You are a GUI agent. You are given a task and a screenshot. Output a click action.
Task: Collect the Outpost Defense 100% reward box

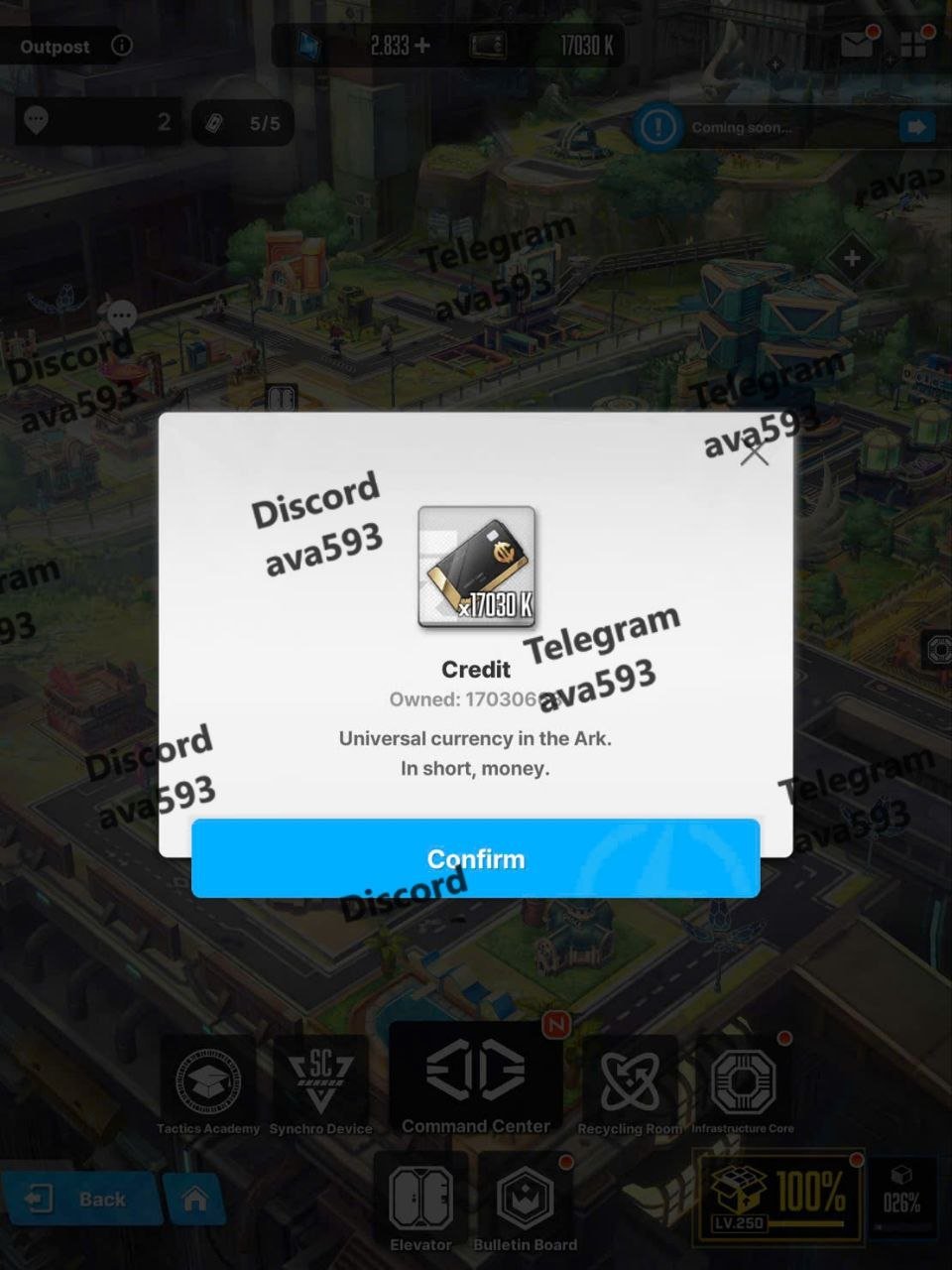[778, 1195]
